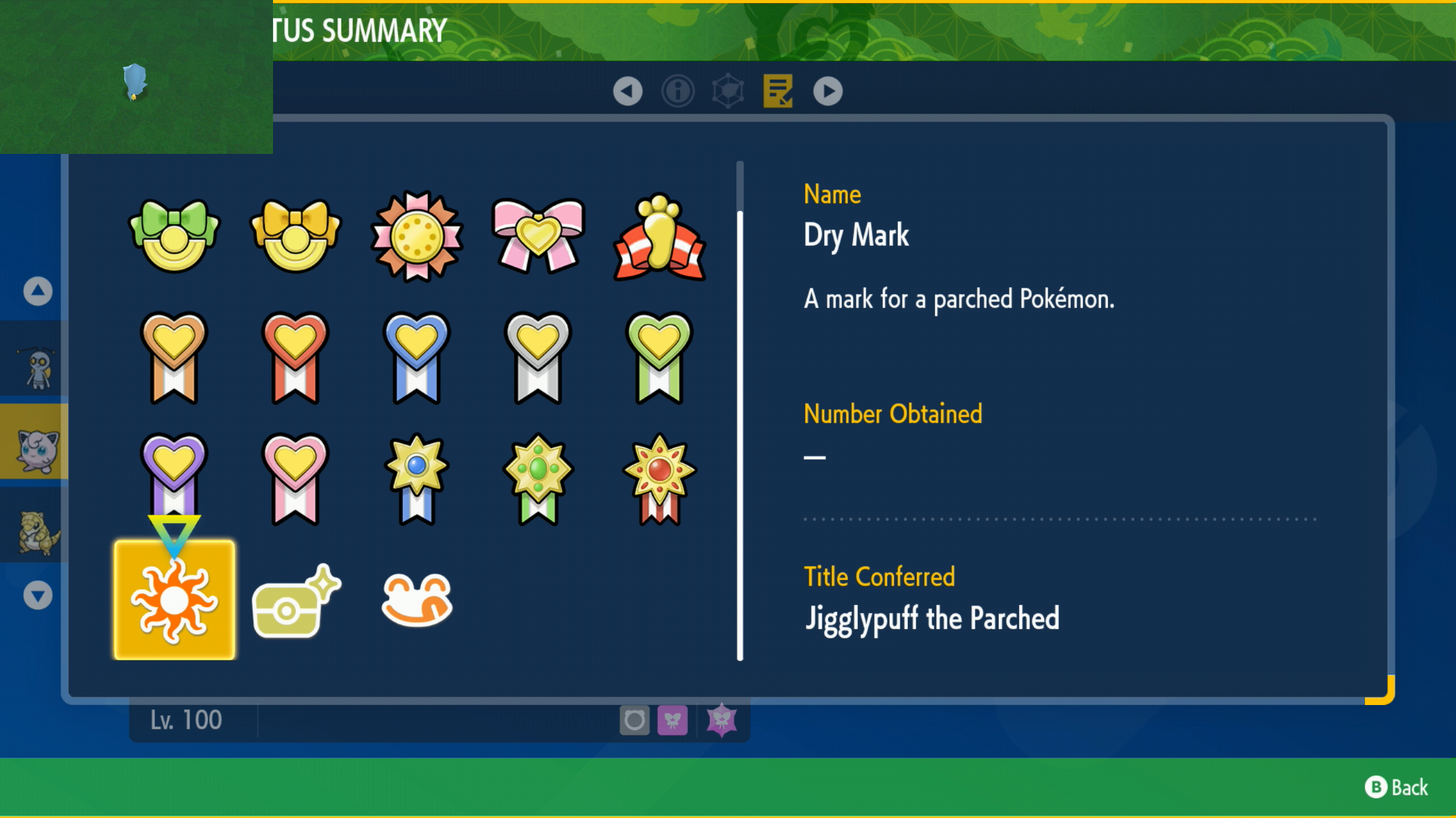Go to the previous summary page
The image size is (1456, 818).
coord(627,91)
